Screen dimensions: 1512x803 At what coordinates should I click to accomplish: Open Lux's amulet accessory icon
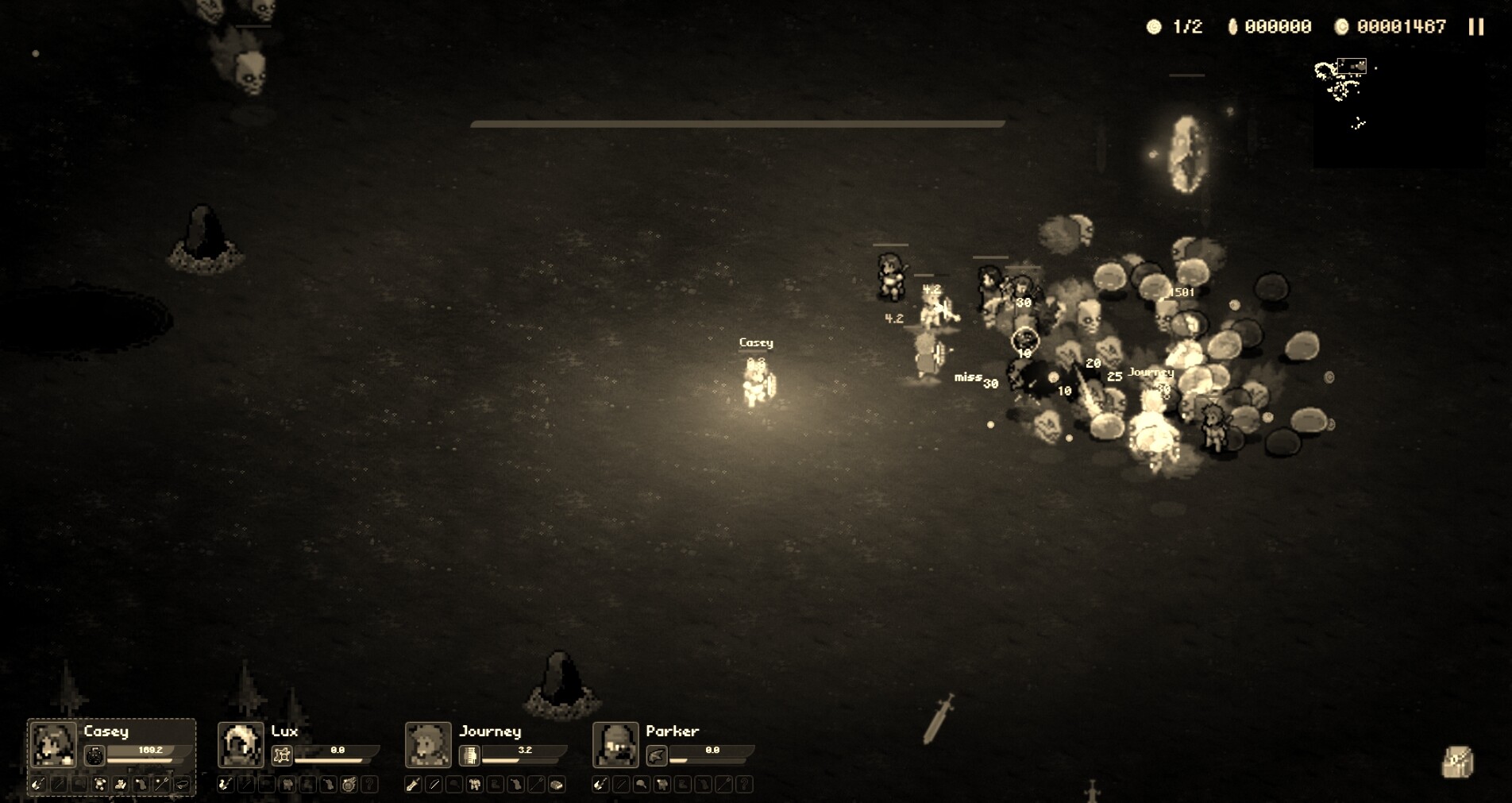point(281,755)
